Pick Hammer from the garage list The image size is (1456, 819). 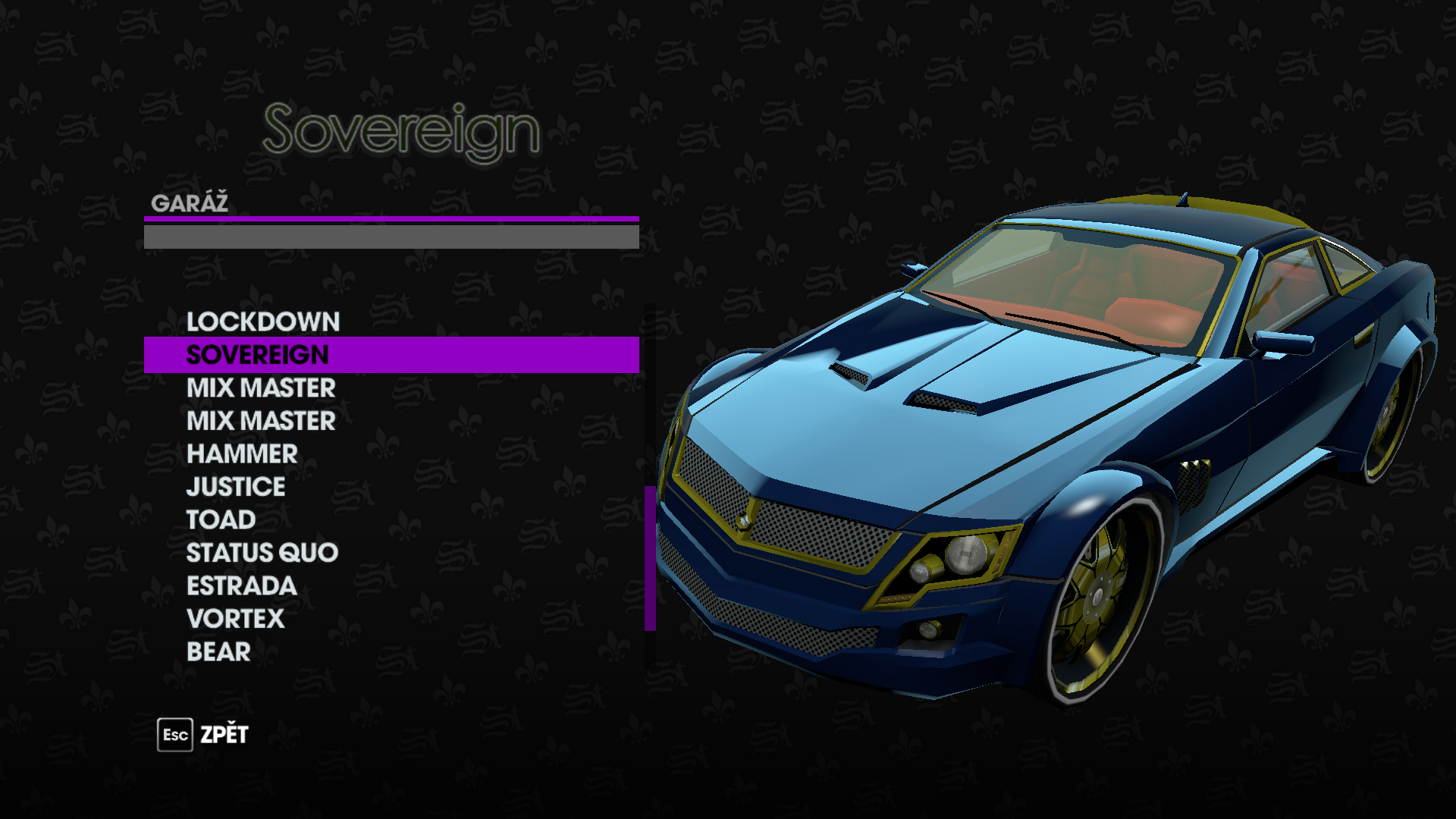(242, 453)
